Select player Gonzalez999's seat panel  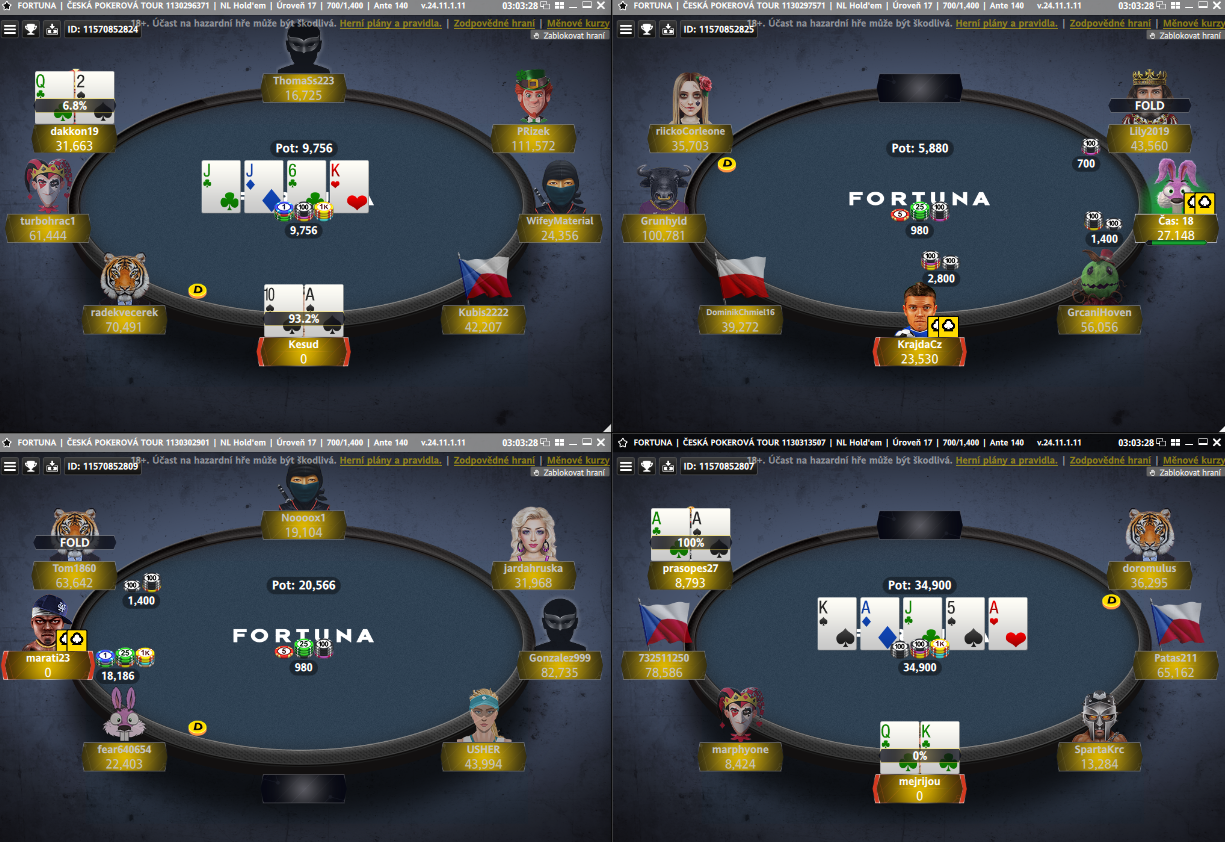(560, 666)
